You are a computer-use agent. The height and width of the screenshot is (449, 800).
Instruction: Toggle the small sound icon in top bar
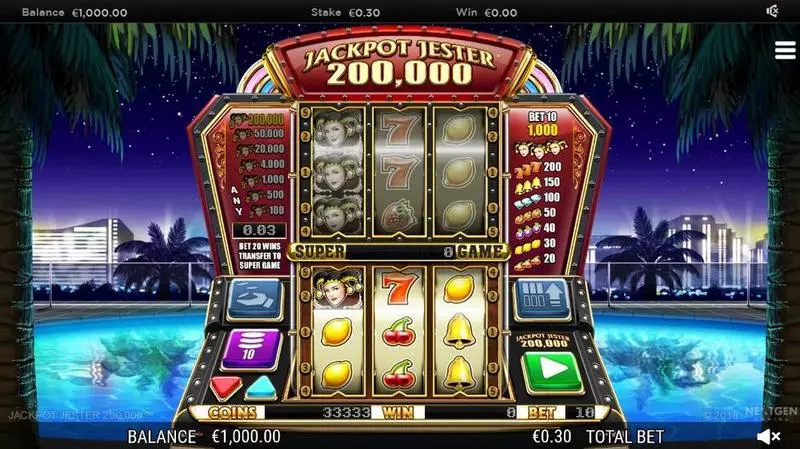[x=772, y=12]
